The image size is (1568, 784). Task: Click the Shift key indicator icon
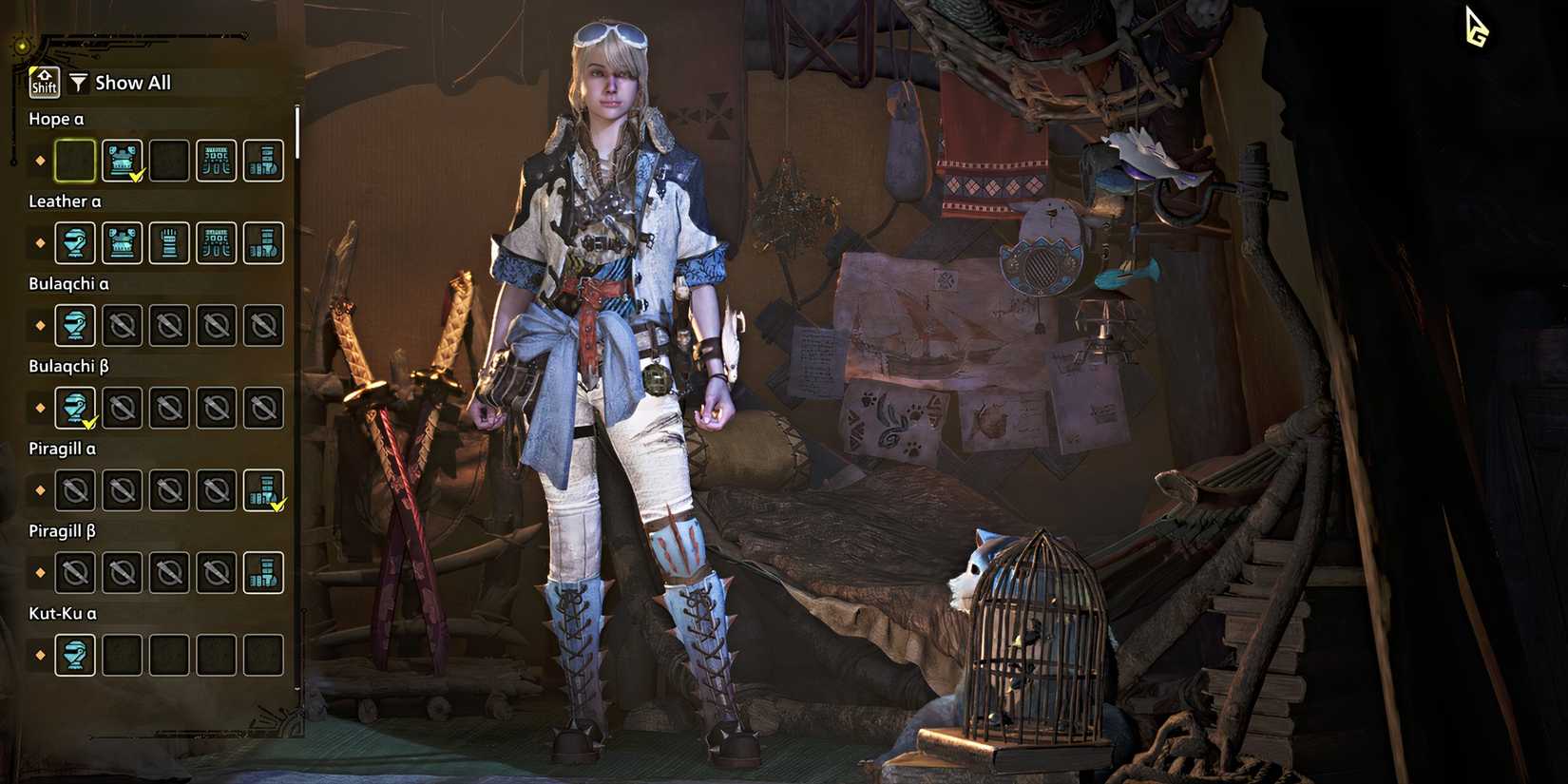[43, 82]
